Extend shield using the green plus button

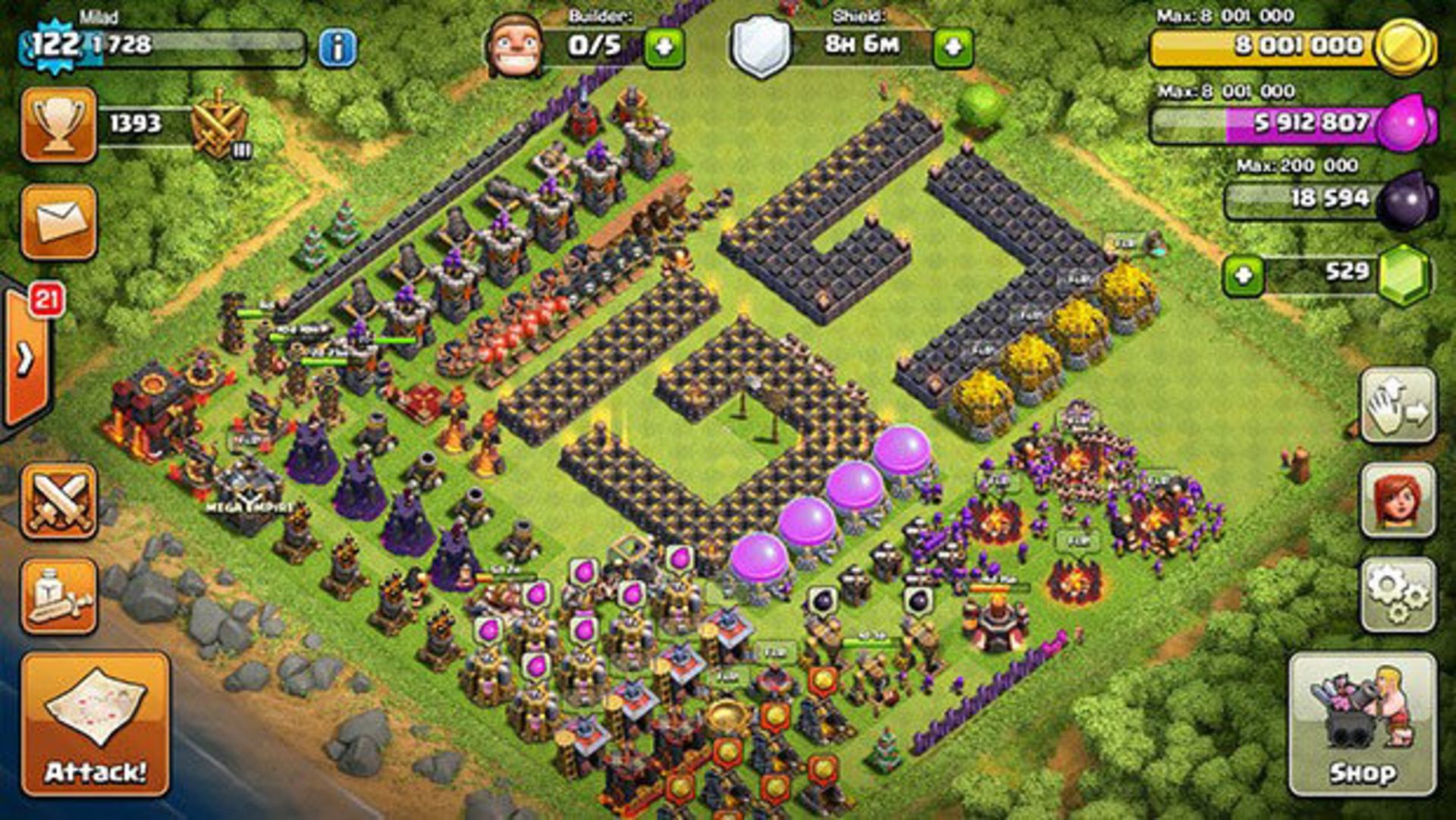point(954,46)
